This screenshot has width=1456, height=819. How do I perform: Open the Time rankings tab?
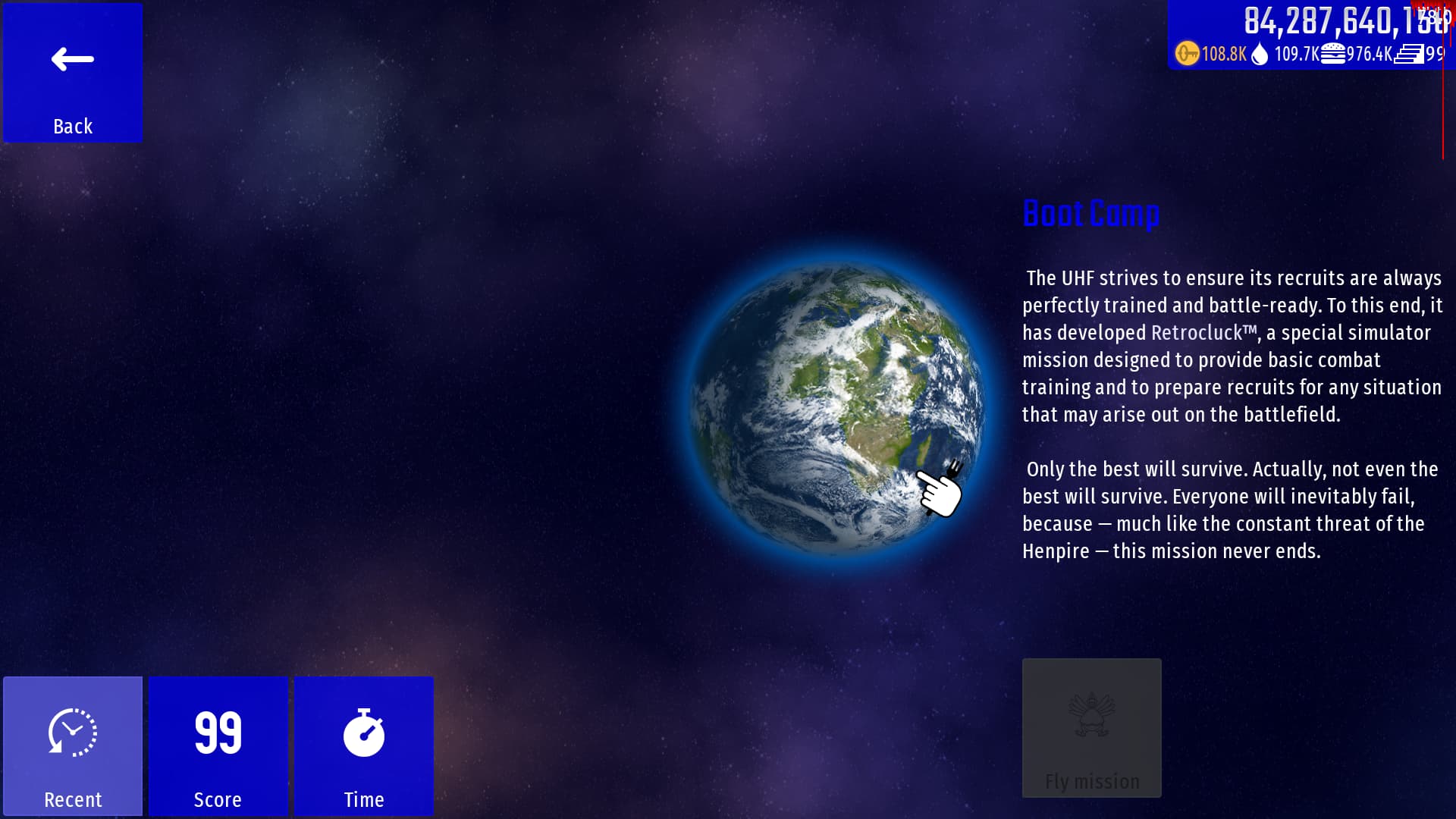pyautogui.click(x=364, y=745)
